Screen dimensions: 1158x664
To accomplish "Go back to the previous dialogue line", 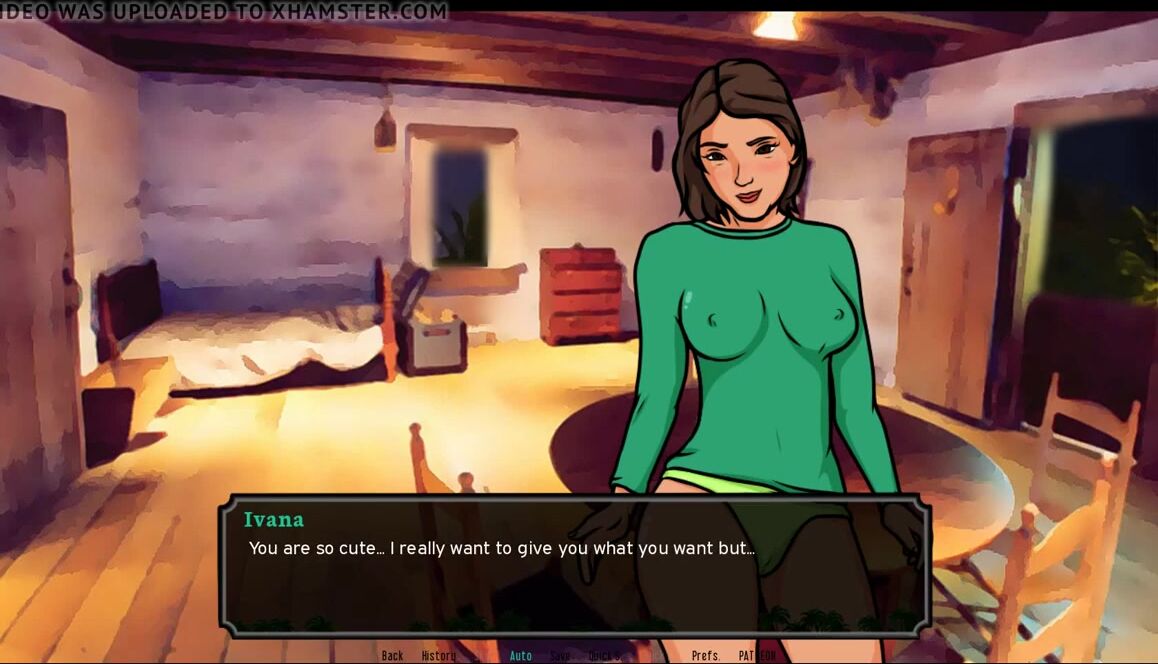I will [392, 656].
